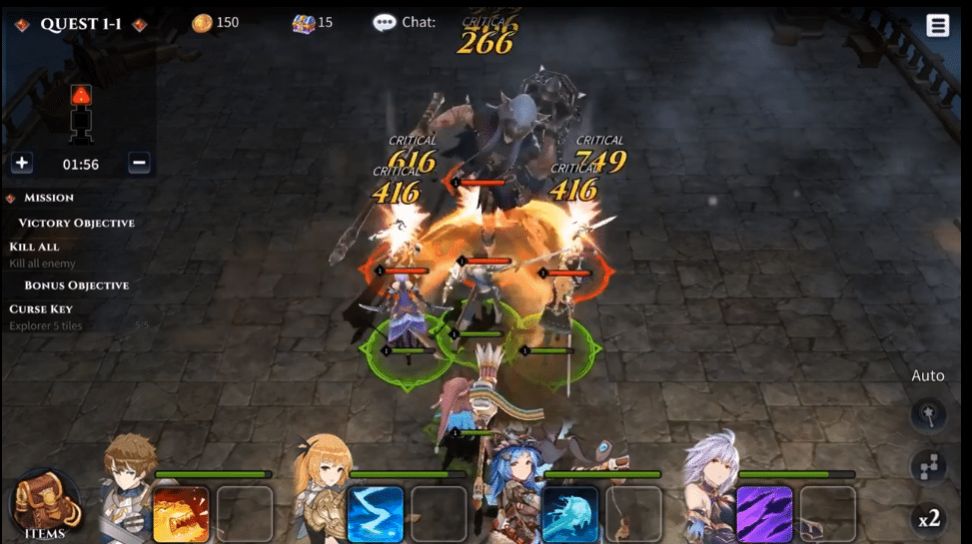This screenshot has height=544, width=972.
Task: Zoom out with the minus button
Action: [x=140, y=163]
